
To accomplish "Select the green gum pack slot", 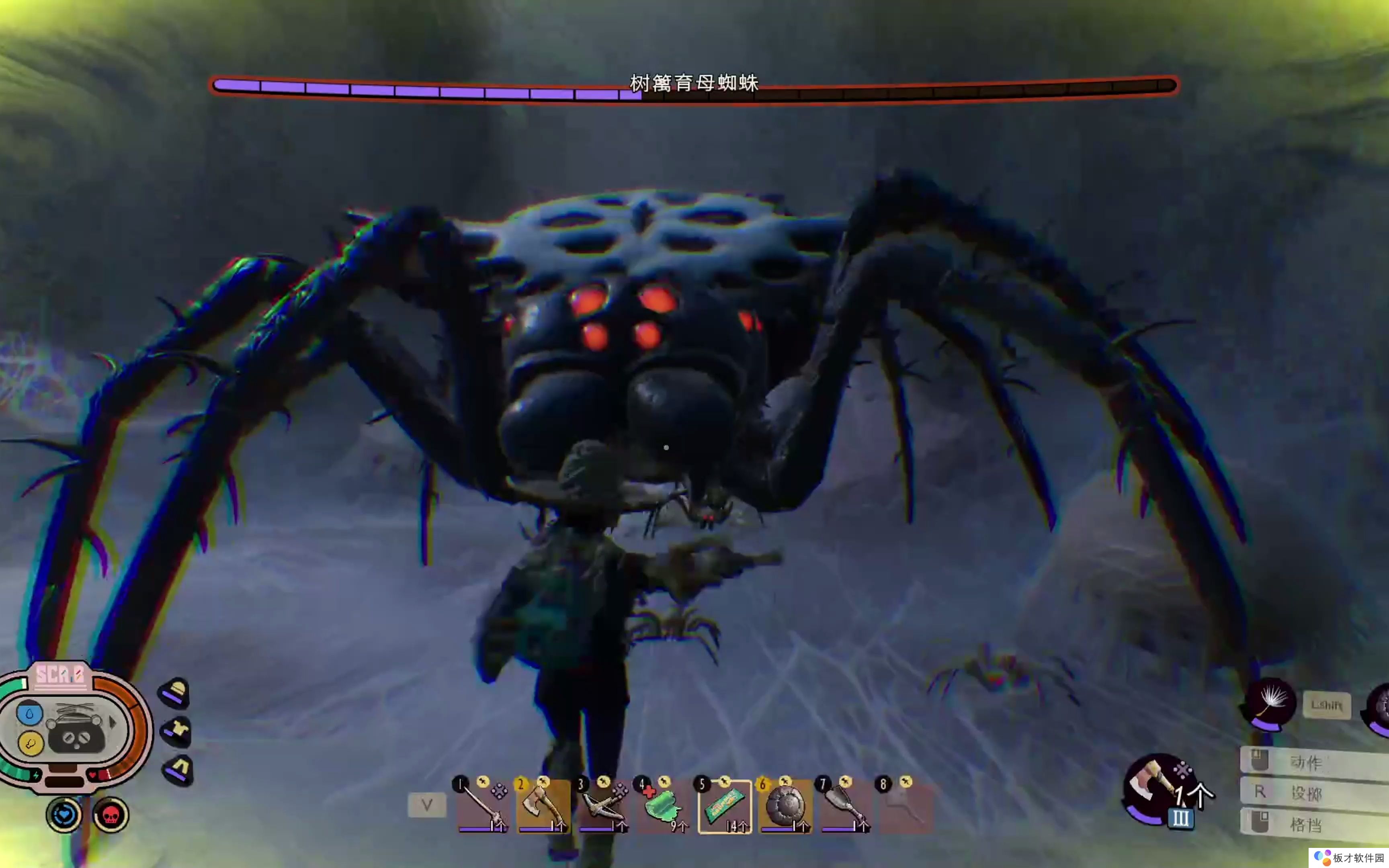I will click(x=724, y=806).
